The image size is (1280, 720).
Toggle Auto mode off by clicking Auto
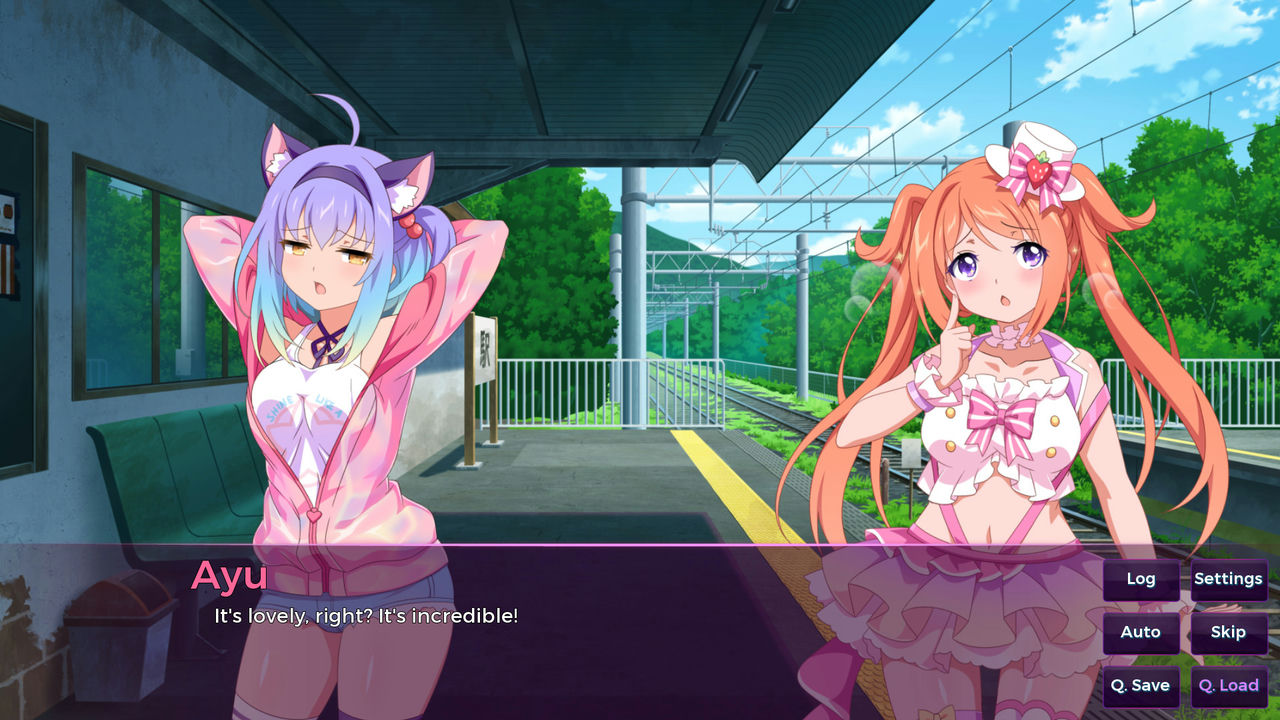tap(1140, 632)
